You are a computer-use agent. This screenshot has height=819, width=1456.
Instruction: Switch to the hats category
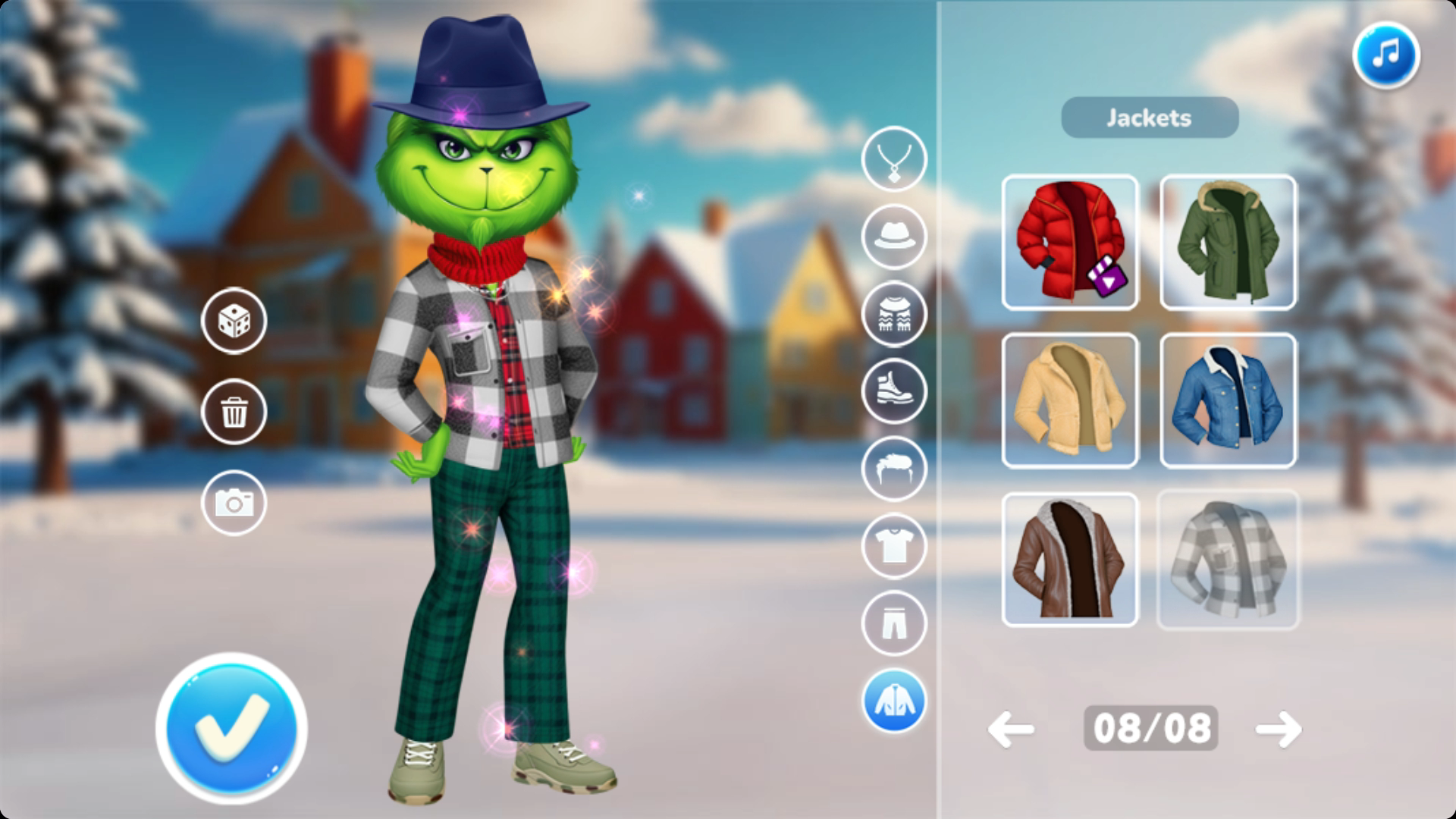pos(894,237)
